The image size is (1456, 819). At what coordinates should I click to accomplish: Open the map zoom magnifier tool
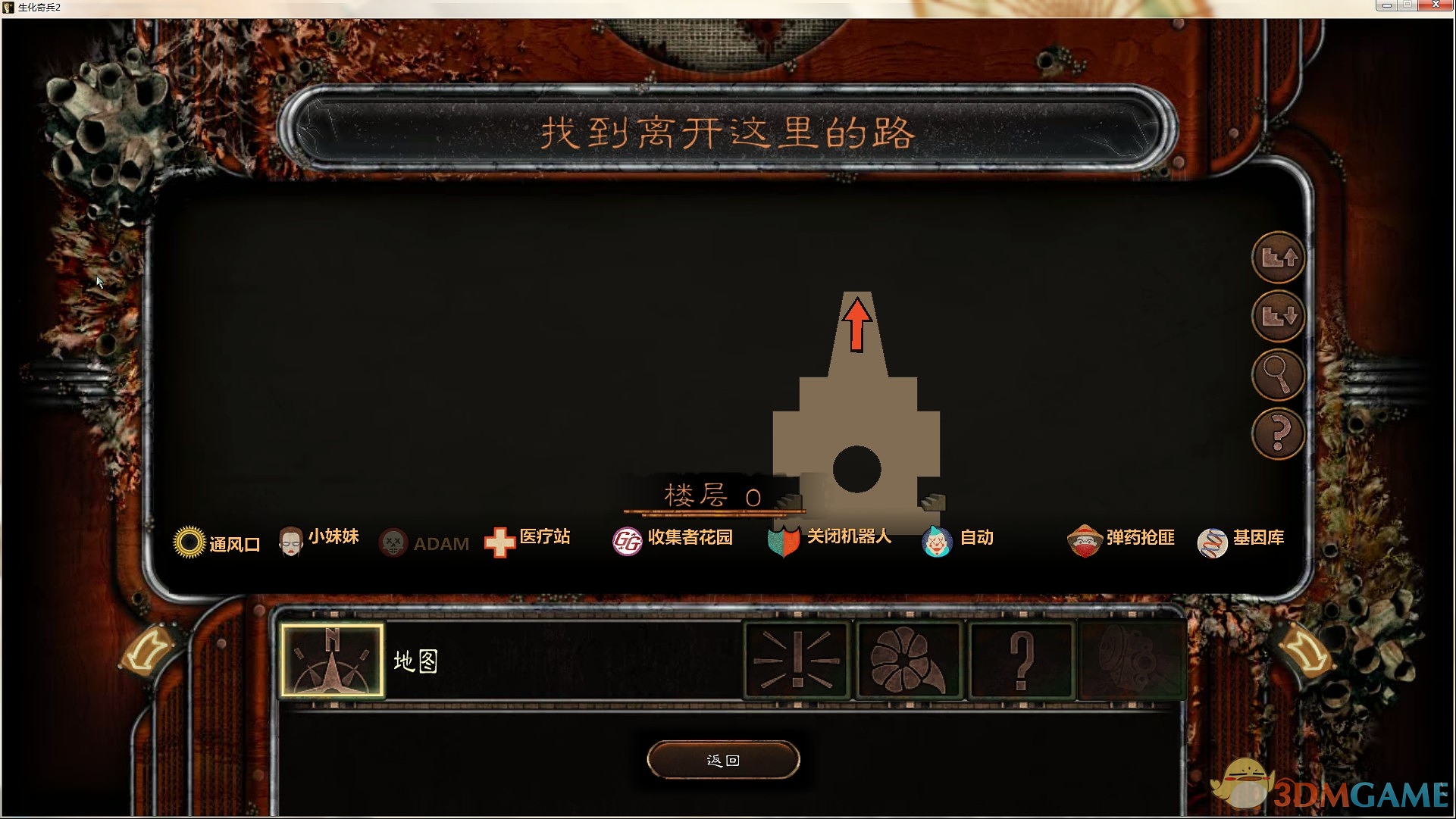click(1278, 376)
